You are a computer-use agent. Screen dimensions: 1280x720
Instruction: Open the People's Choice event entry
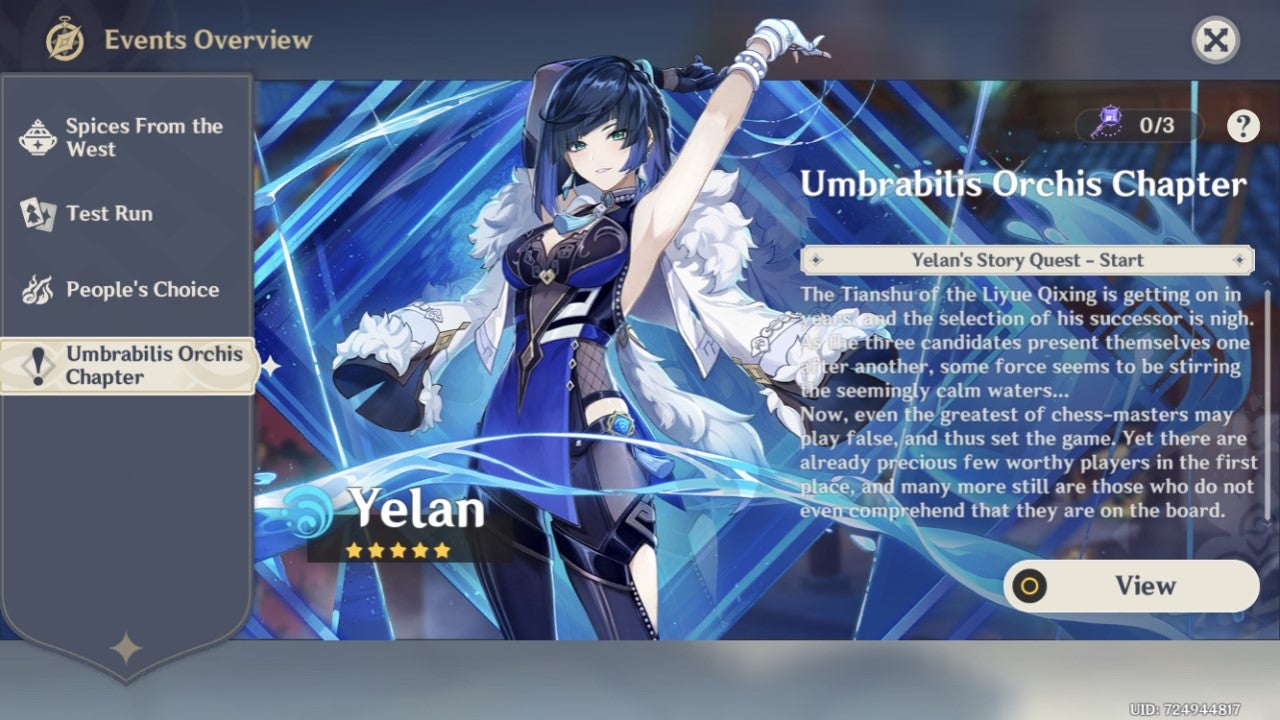pos(141,289)
